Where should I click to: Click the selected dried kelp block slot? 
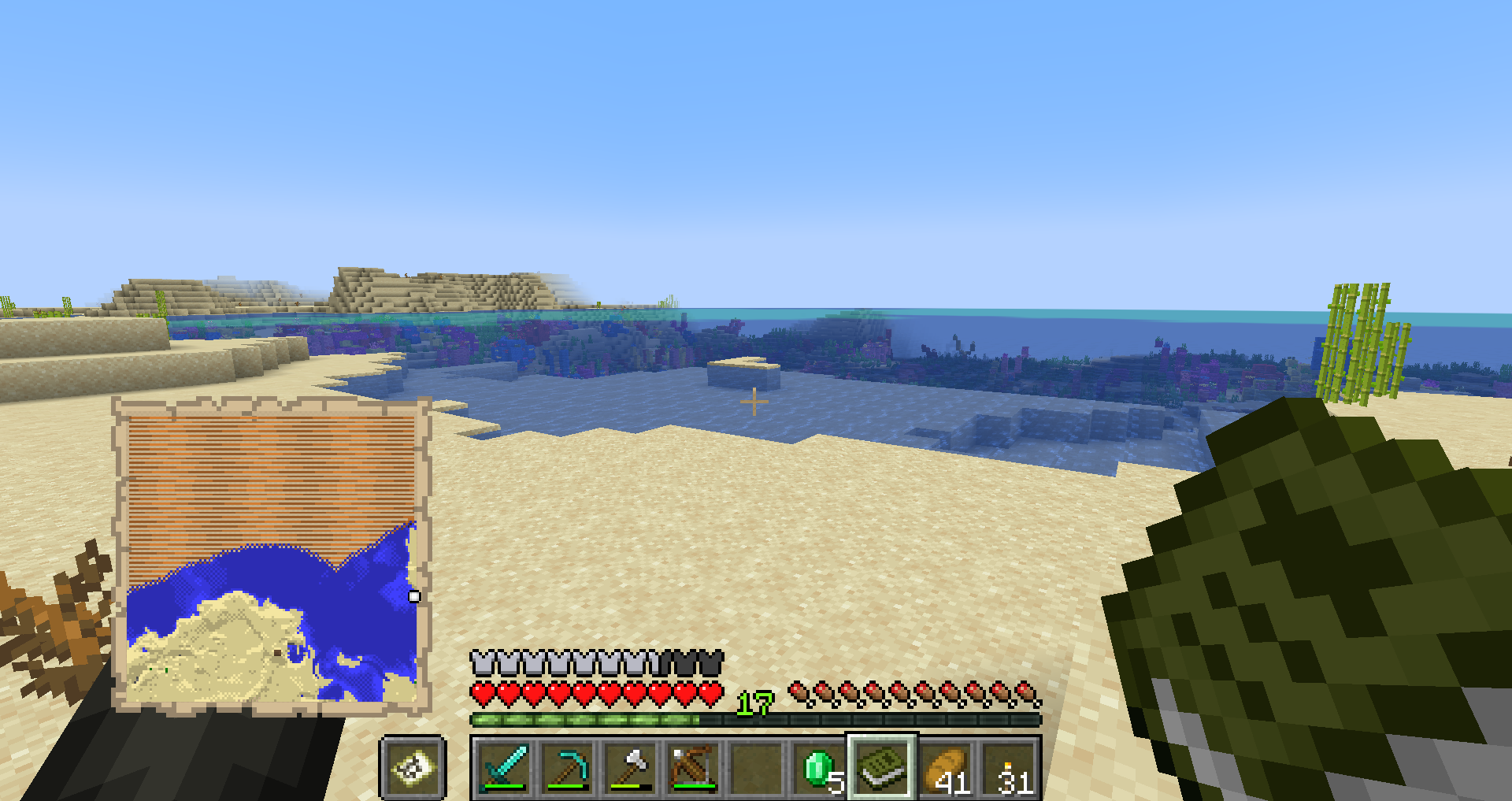click(881, 768)
